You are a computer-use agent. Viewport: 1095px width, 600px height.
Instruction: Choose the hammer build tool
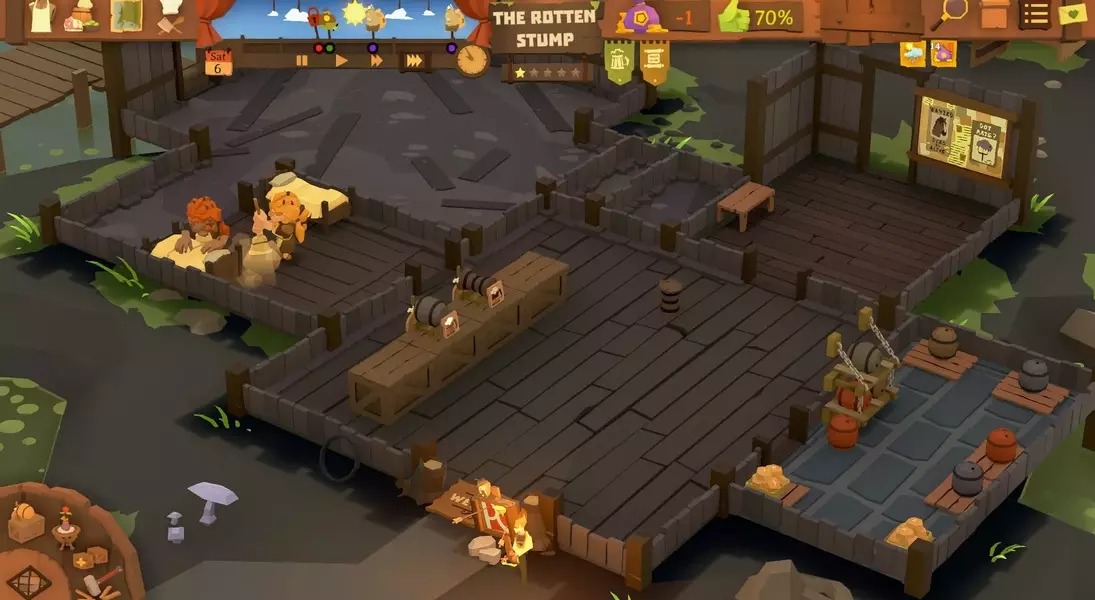pos(95,583)
